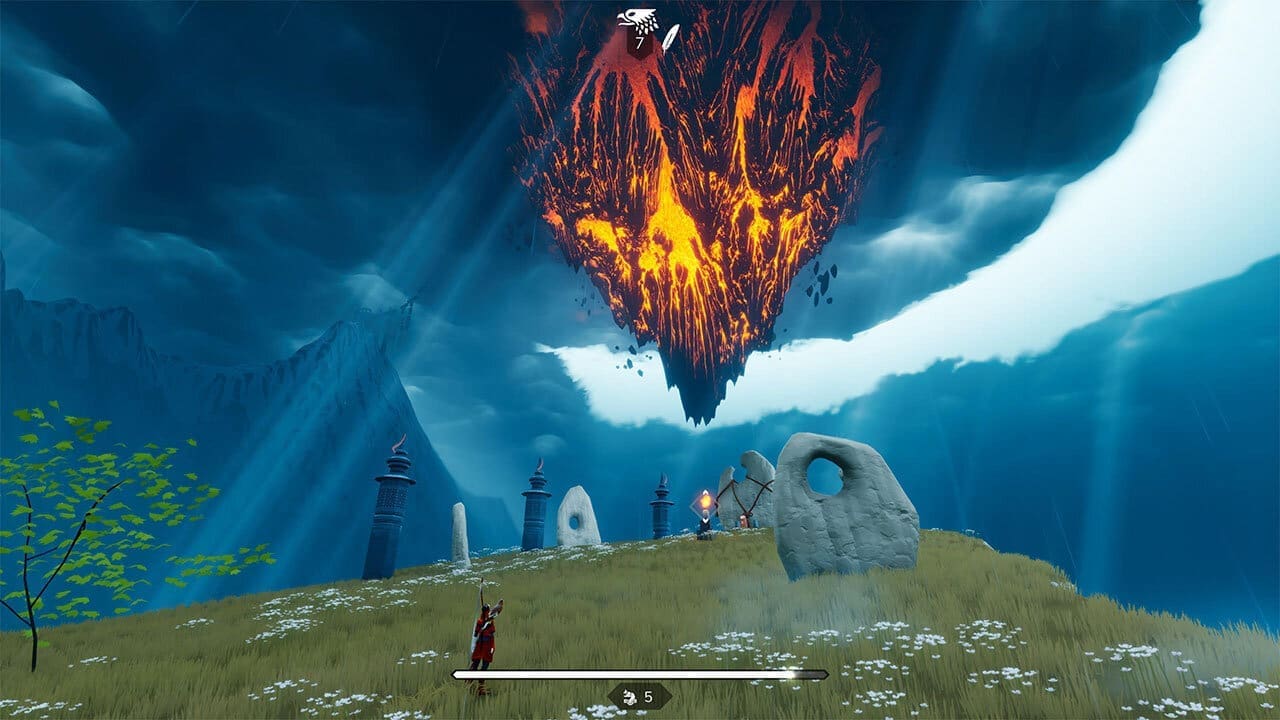Click the glowing orange lantern near the arch

coord(705,502)
